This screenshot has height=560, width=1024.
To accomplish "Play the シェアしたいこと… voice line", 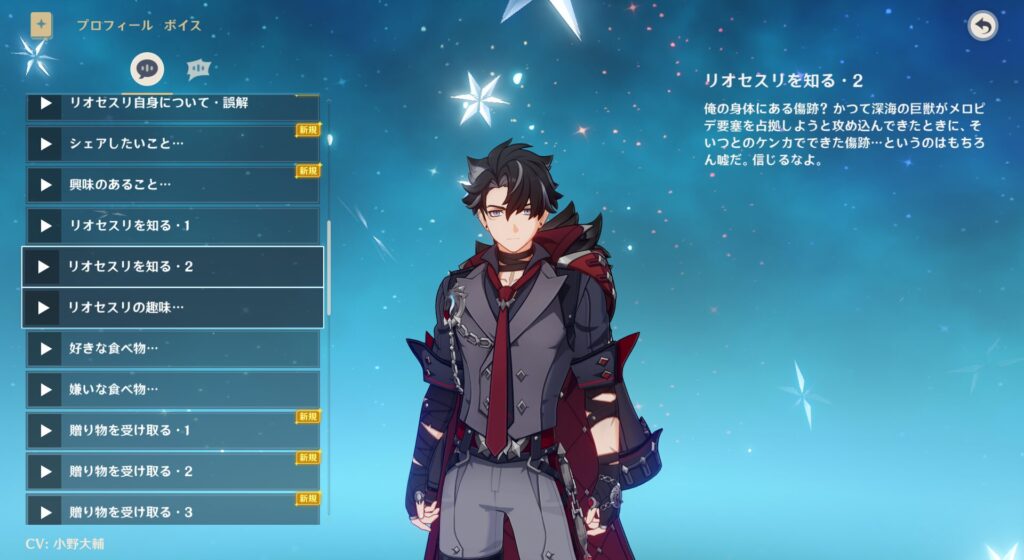I will (45, 144).
